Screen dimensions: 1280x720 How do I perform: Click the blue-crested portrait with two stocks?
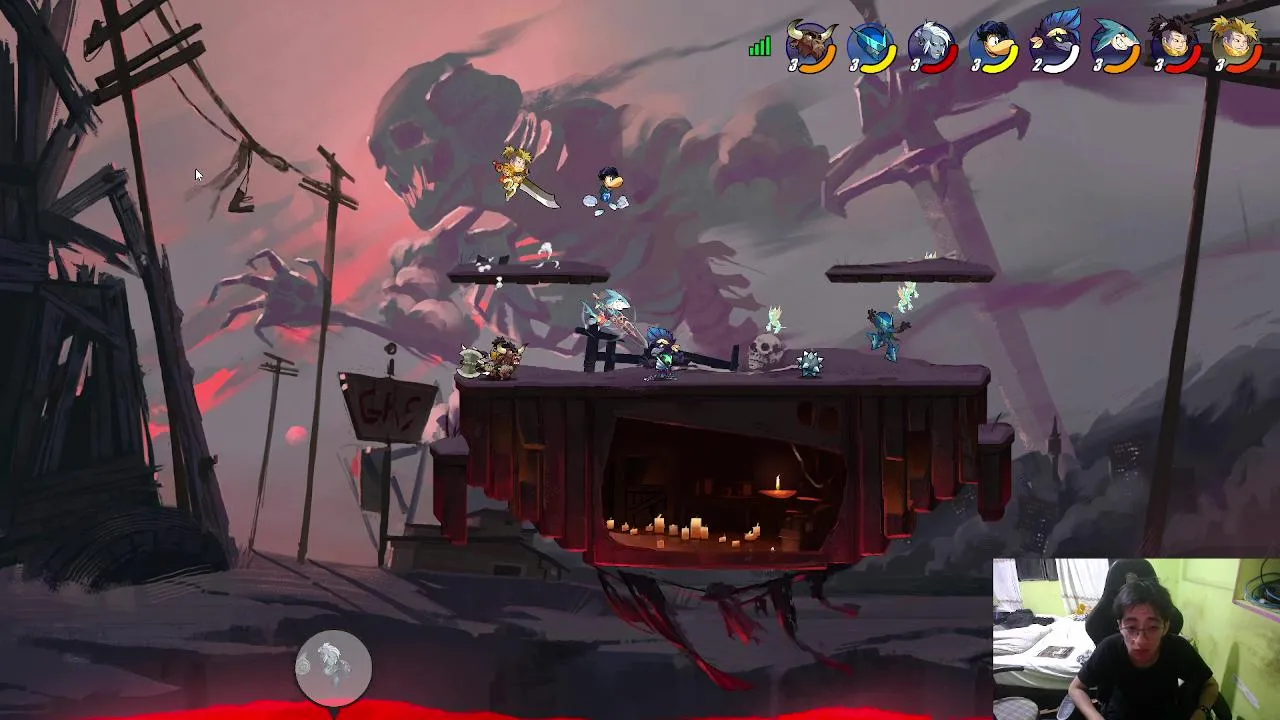point(1054,45)
